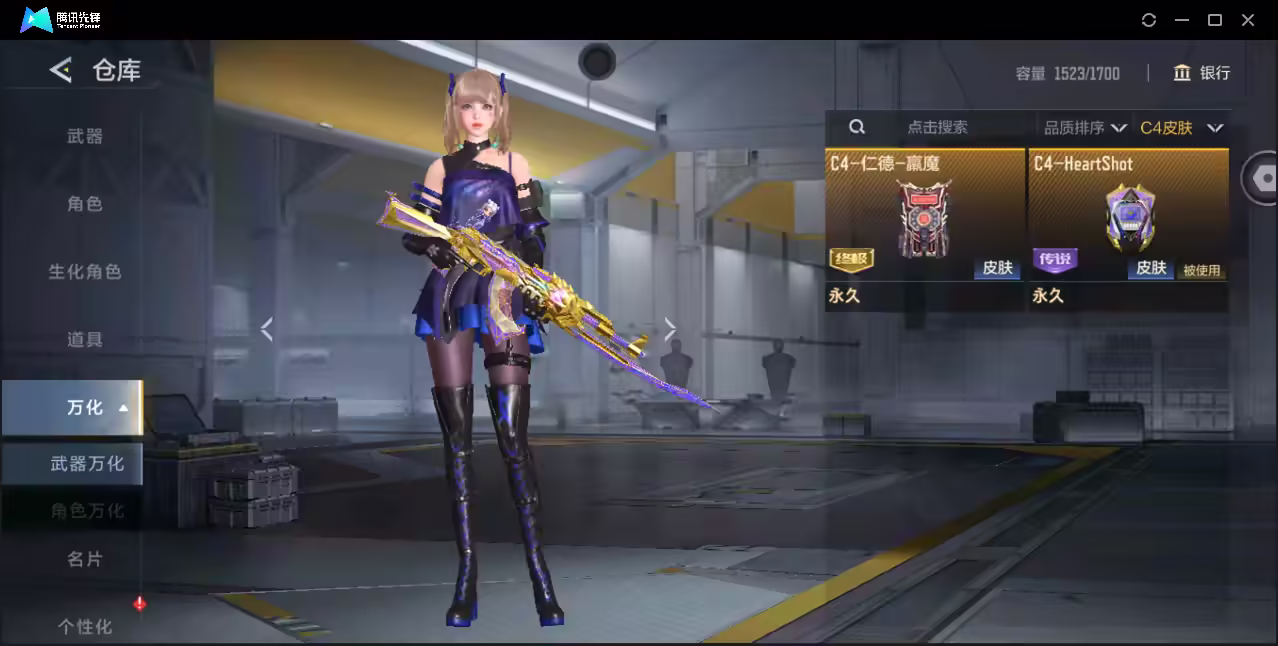Open the 个性化 category
1278x646 pixels.
[85, 627]
